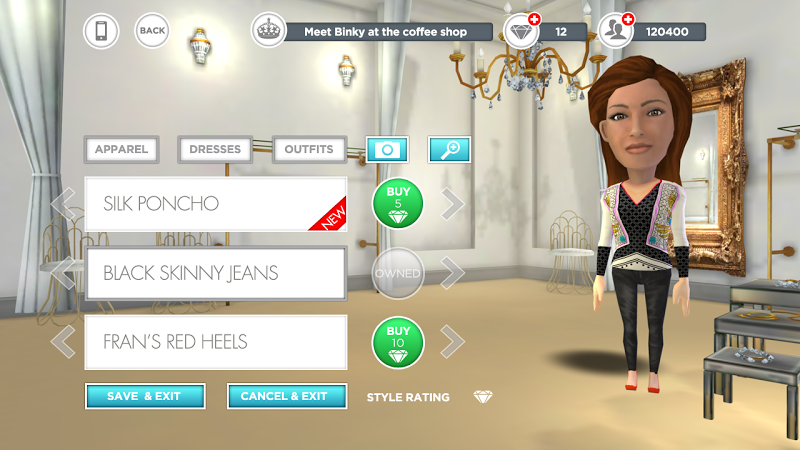Click SAVE & EXIT
Image resolution: width=800 pixels, height=450 pixels.
(x=145, y=396)
